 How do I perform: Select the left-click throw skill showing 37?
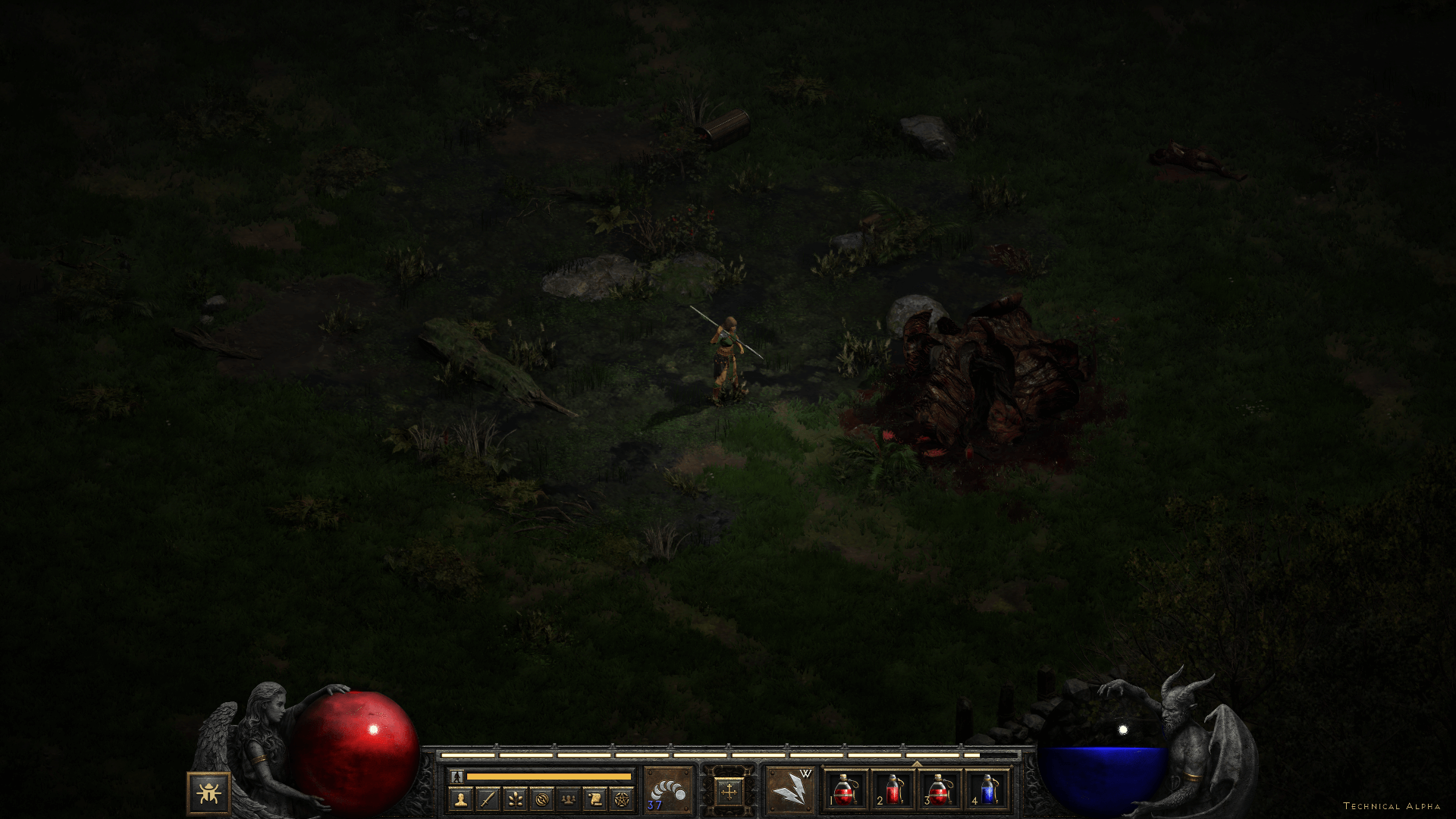[x=668, y=791]
